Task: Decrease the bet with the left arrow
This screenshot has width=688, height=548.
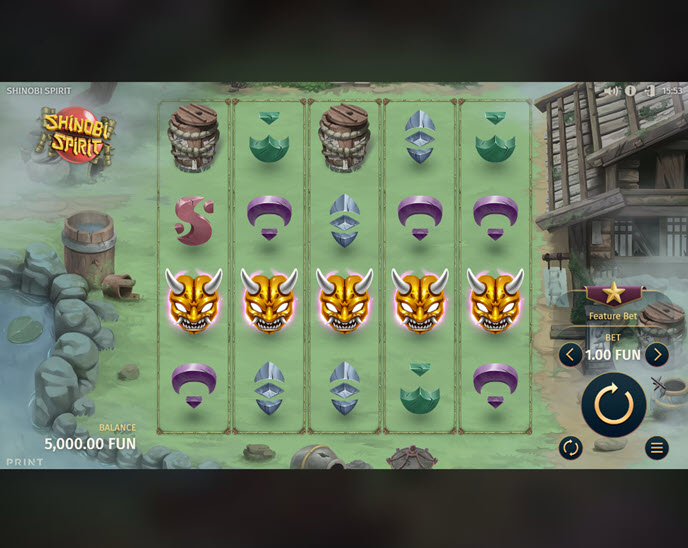Action: (x=570, y=354)
